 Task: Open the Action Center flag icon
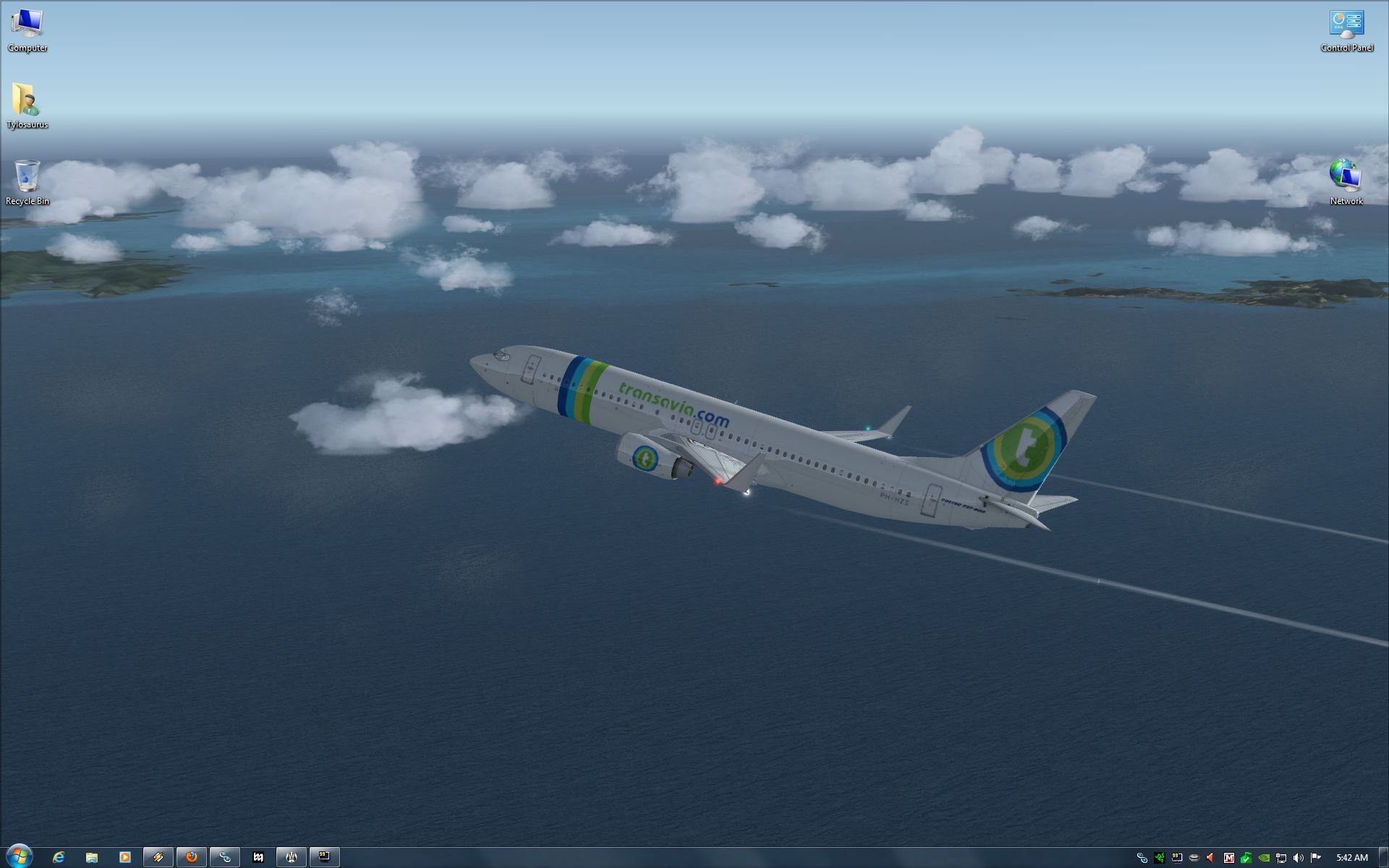pyautogui.click(x=1316, y=858)
